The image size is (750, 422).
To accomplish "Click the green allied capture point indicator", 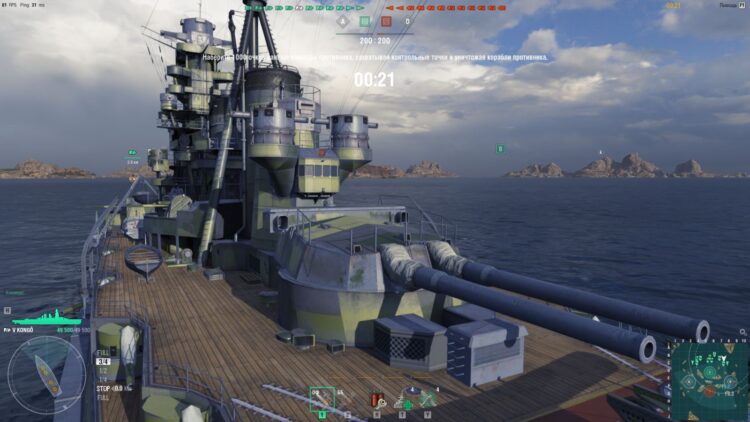I will (x=364, y=21).
